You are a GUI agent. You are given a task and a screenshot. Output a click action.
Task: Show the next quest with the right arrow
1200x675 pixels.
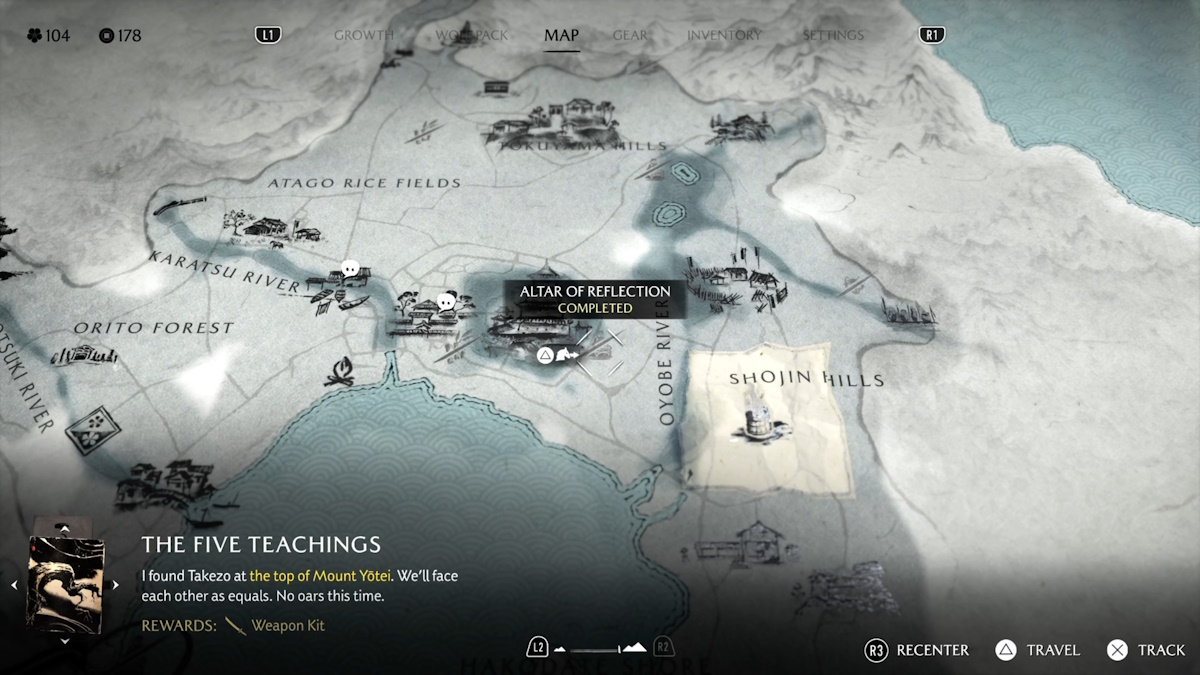coord(115,585)
